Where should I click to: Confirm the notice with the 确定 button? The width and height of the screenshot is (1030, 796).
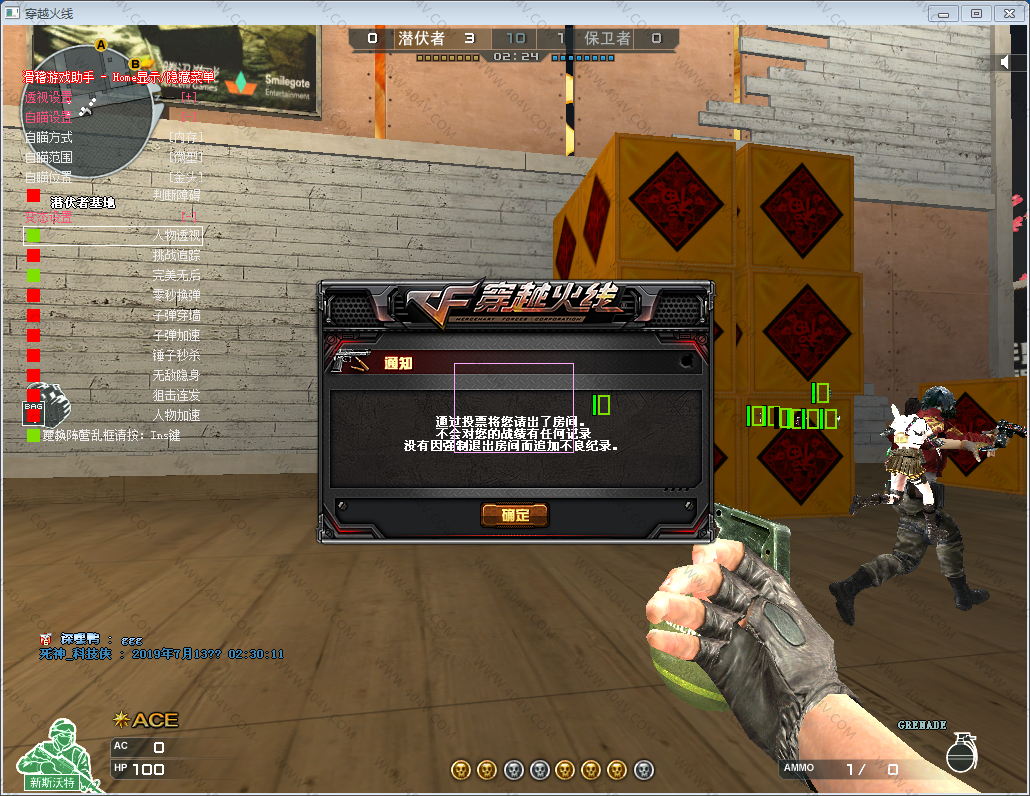(515, 515)
